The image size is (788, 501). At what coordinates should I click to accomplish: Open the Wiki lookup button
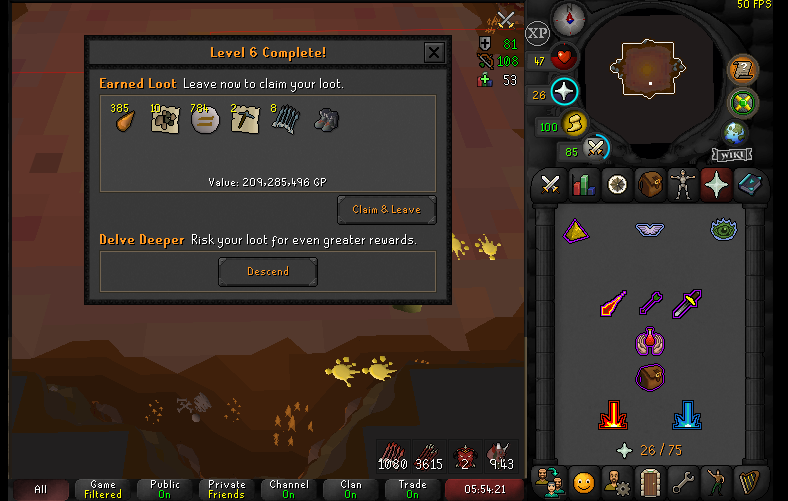click(732, 155)
